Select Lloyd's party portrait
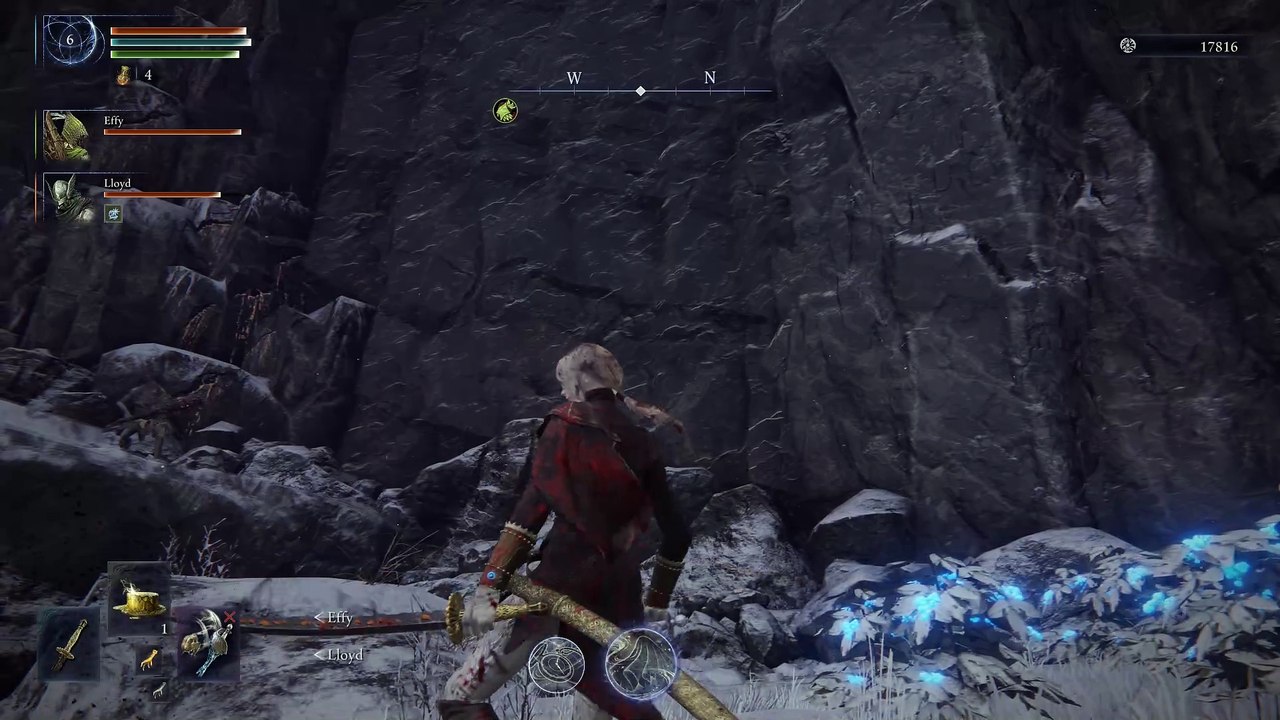 68,197
